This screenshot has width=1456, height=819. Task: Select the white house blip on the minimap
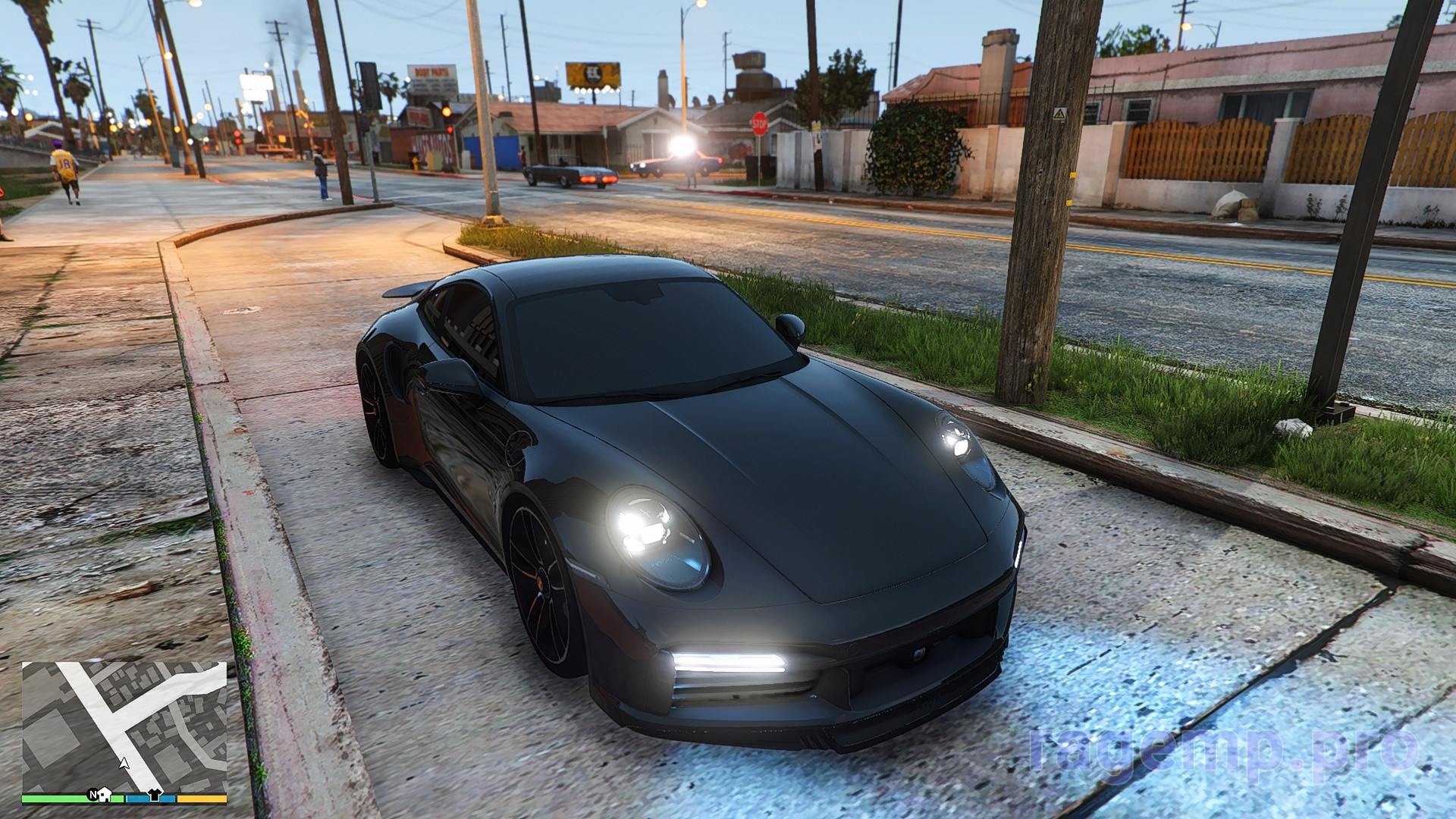click(105, 795)
